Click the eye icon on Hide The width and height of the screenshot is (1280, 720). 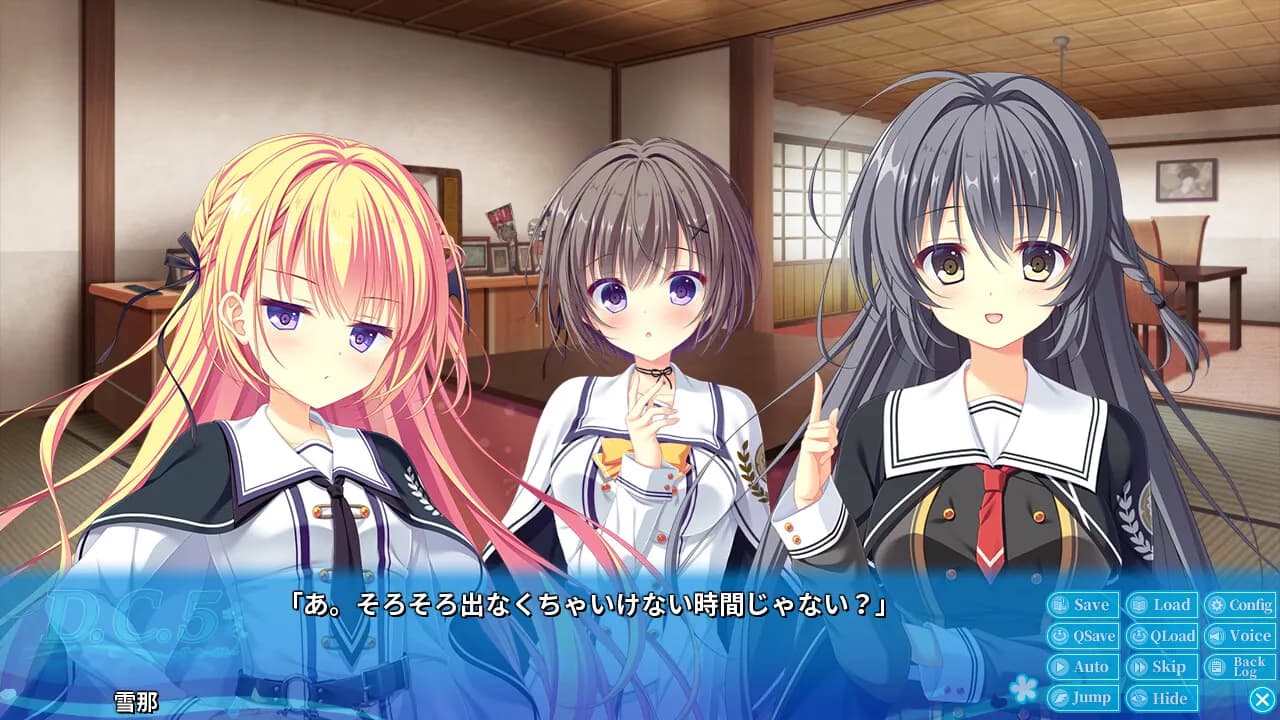pyautogui.click(x=1138, y=697)
